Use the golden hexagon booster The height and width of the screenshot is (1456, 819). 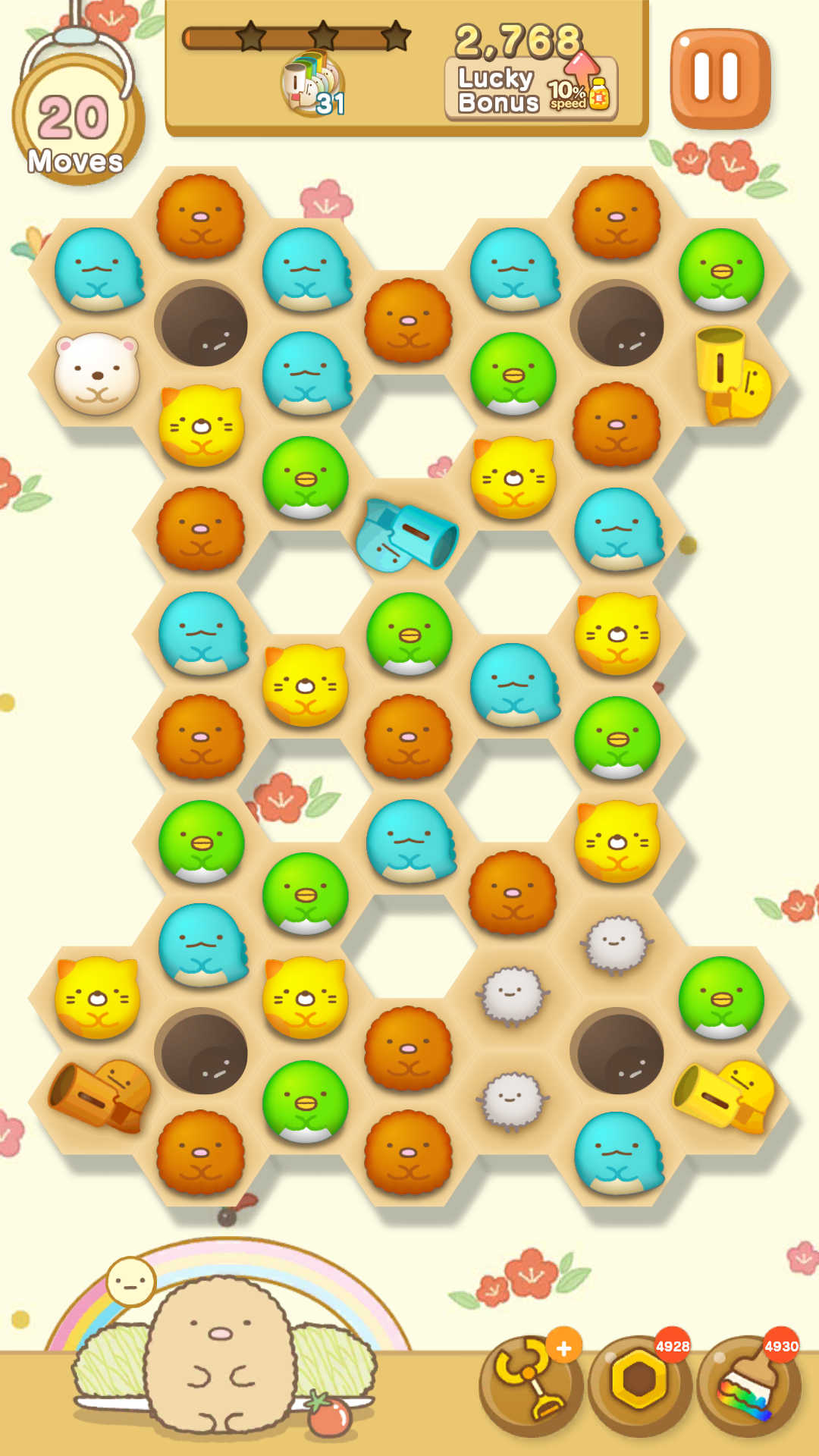[x=639, y=1386]
